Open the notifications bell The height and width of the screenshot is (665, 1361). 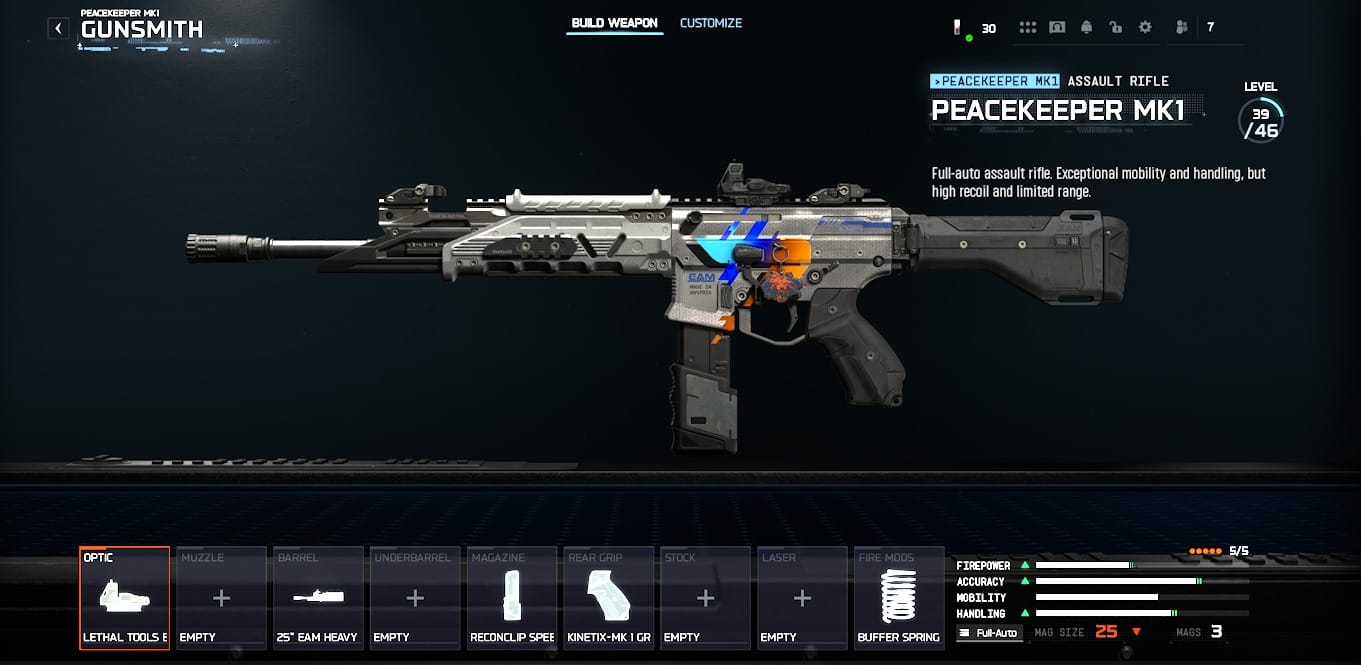coord(1087,27)
